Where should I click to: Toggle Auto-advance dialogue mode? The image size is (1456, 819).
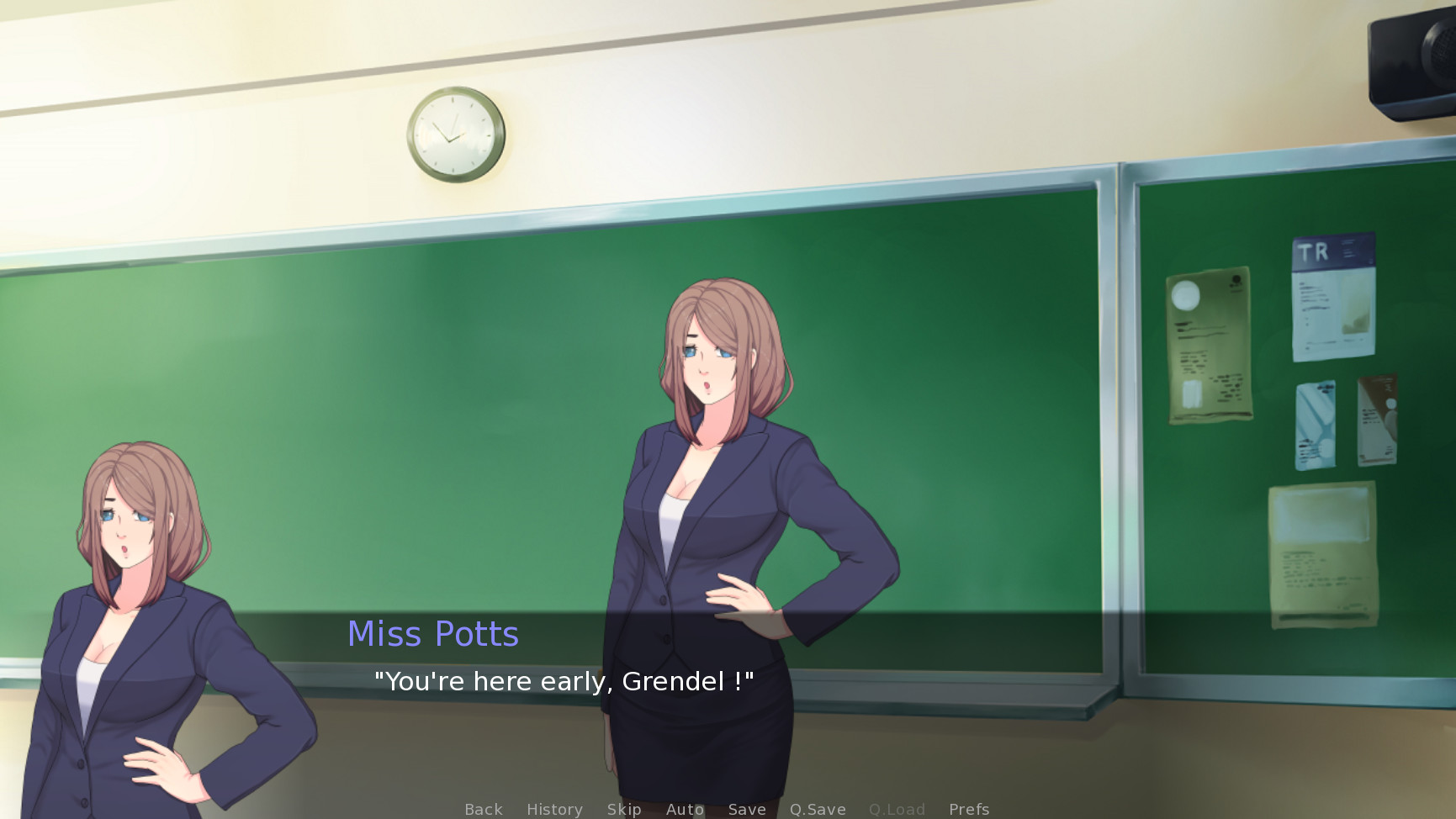(x=684, y=809)
